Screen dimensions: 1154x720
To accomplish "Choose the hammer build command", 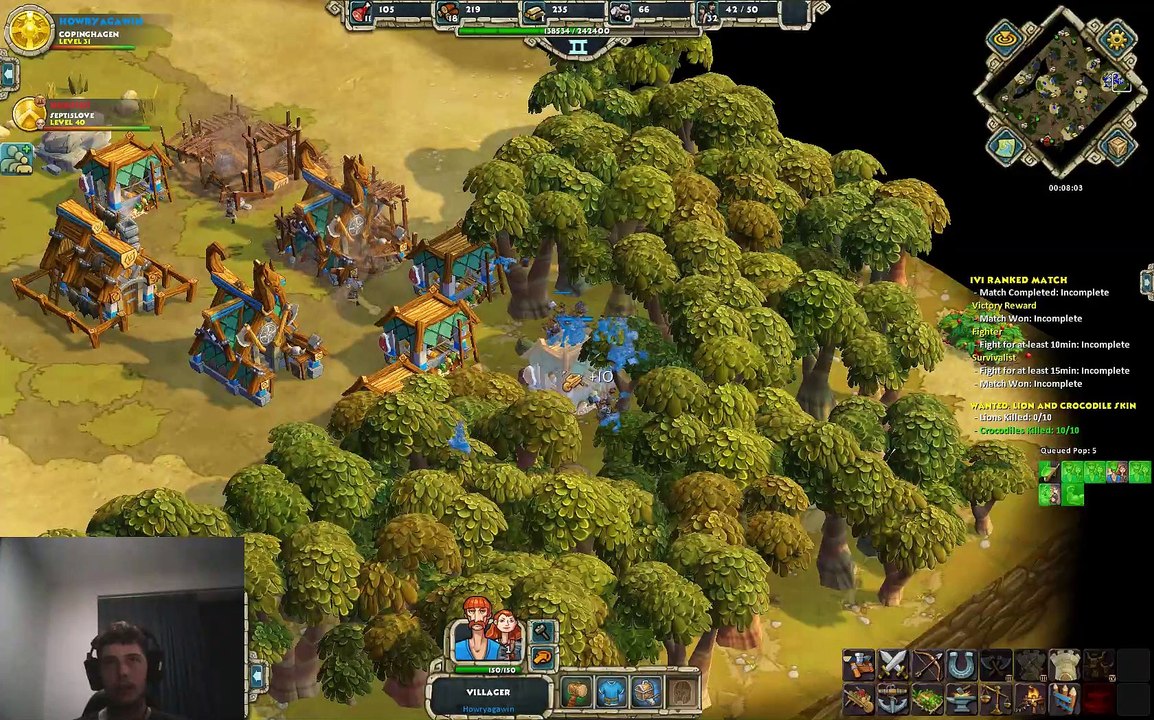I will [542, 632].
